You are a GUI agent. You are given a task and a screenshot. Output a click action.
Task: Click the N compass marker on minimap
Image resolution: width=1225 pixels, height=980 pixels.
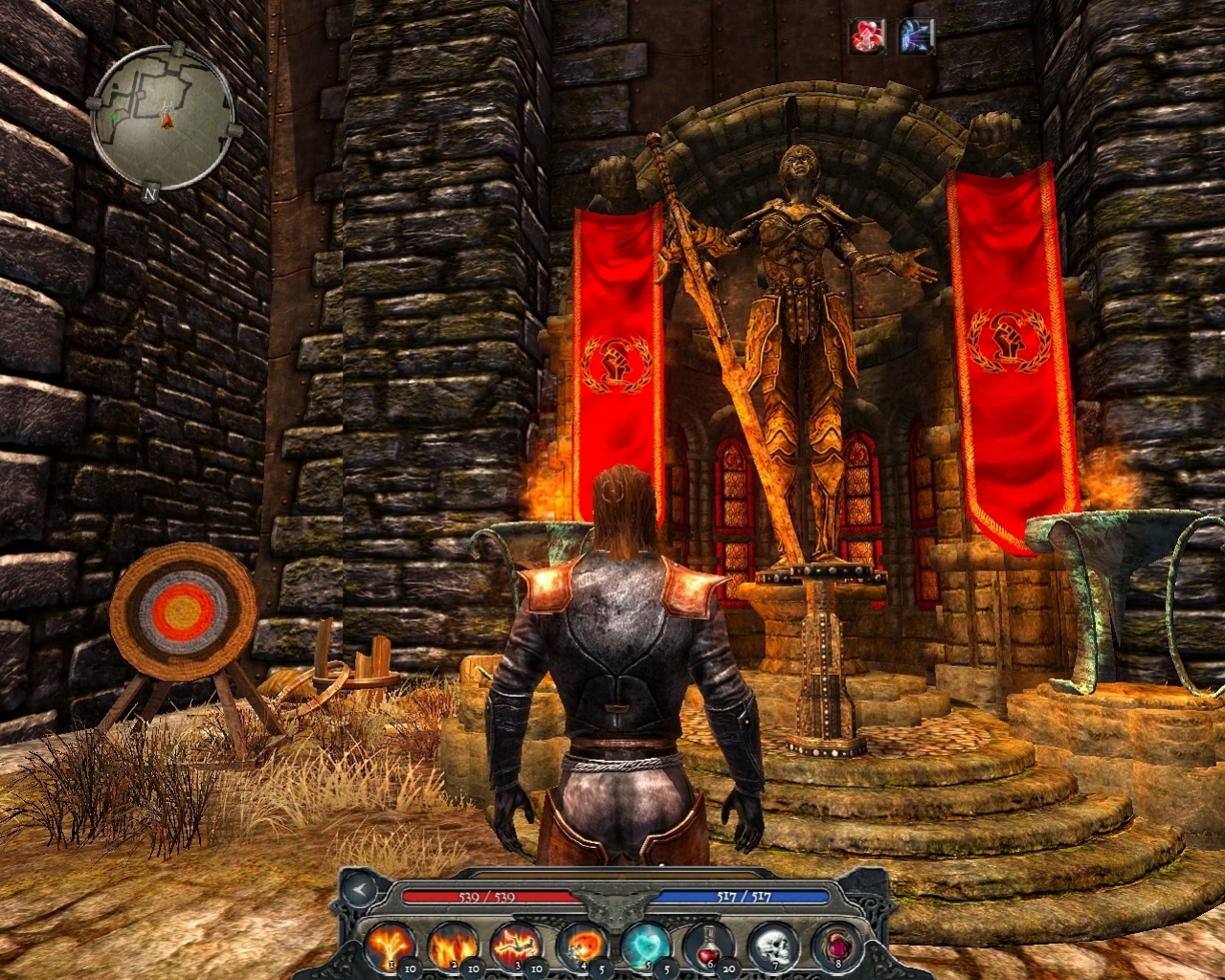(x=150, y=192)
